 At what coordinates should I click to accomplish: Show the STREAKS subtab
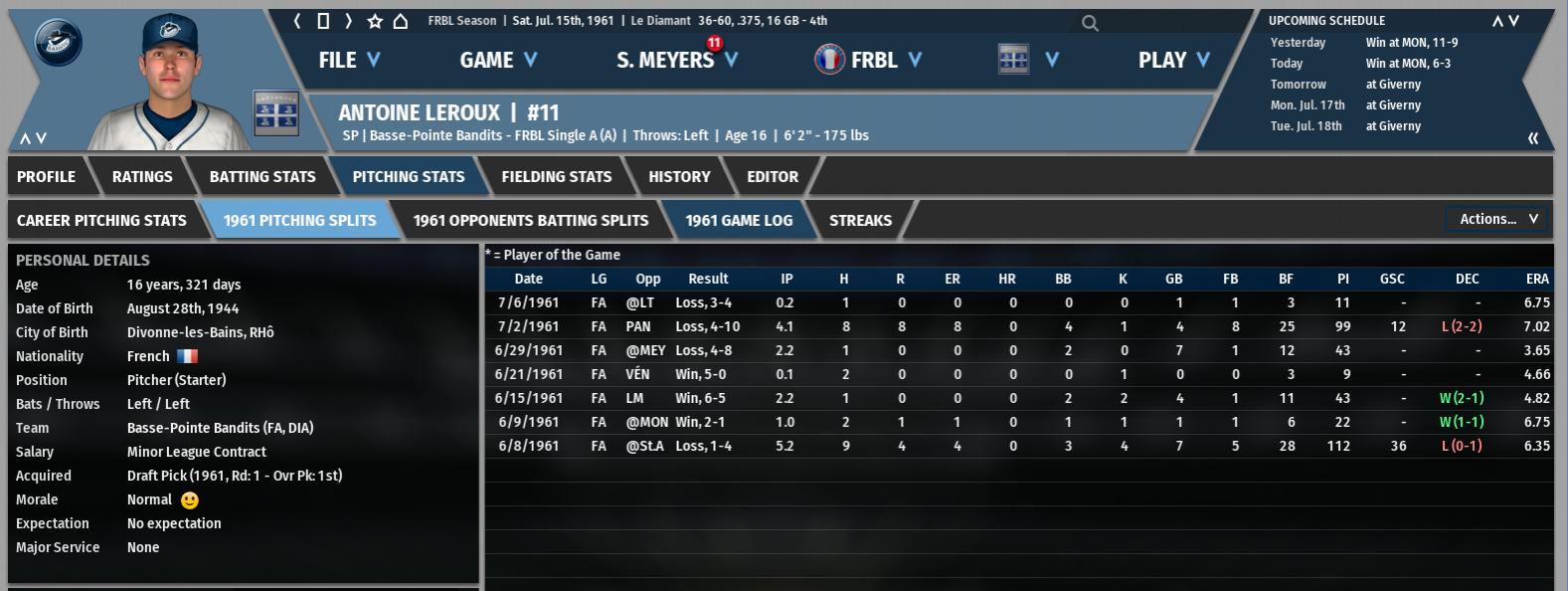[860, 221]
